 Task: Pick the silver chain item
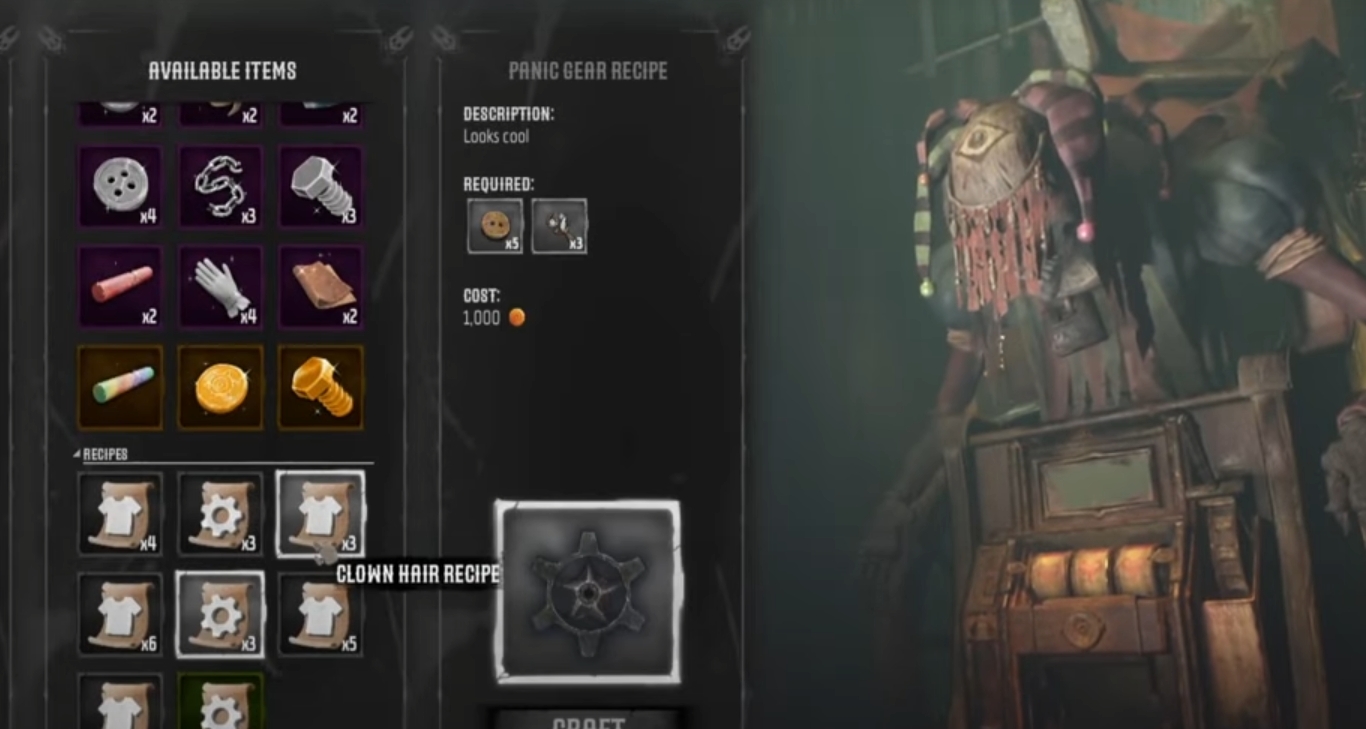coord(220,187)
